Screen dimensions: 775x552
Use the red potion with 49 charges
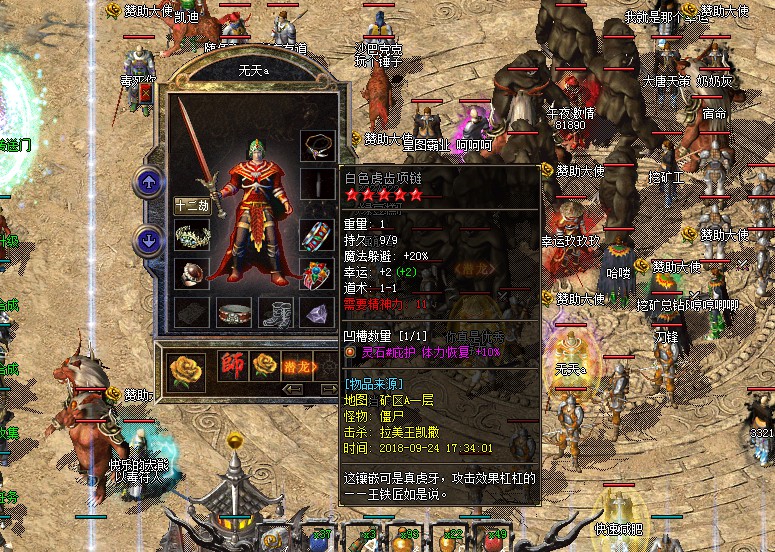click(x=496, y=539)
